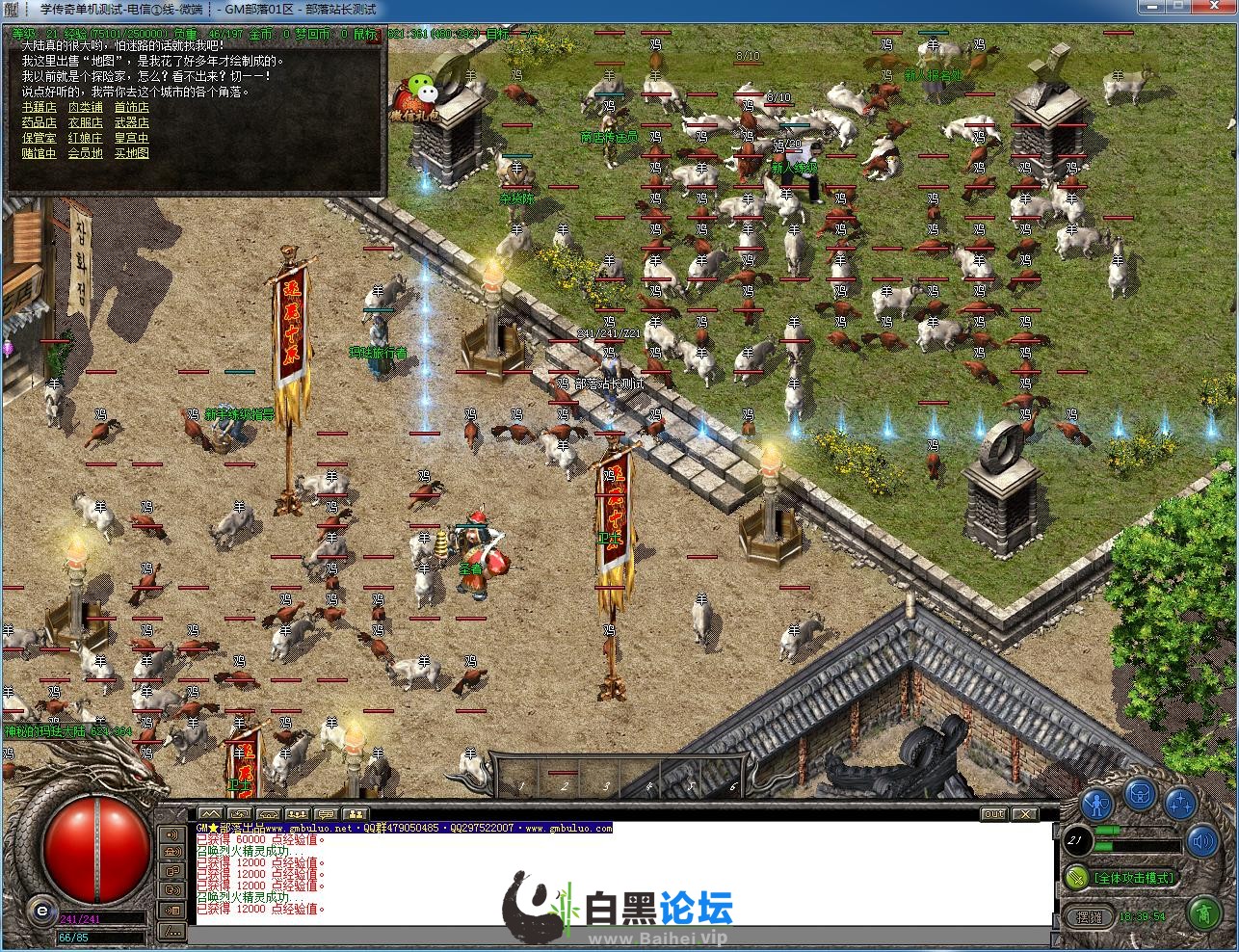Close the chat panel with X
Screen dimensions: 1239x952
click(x=1024, y=814)
